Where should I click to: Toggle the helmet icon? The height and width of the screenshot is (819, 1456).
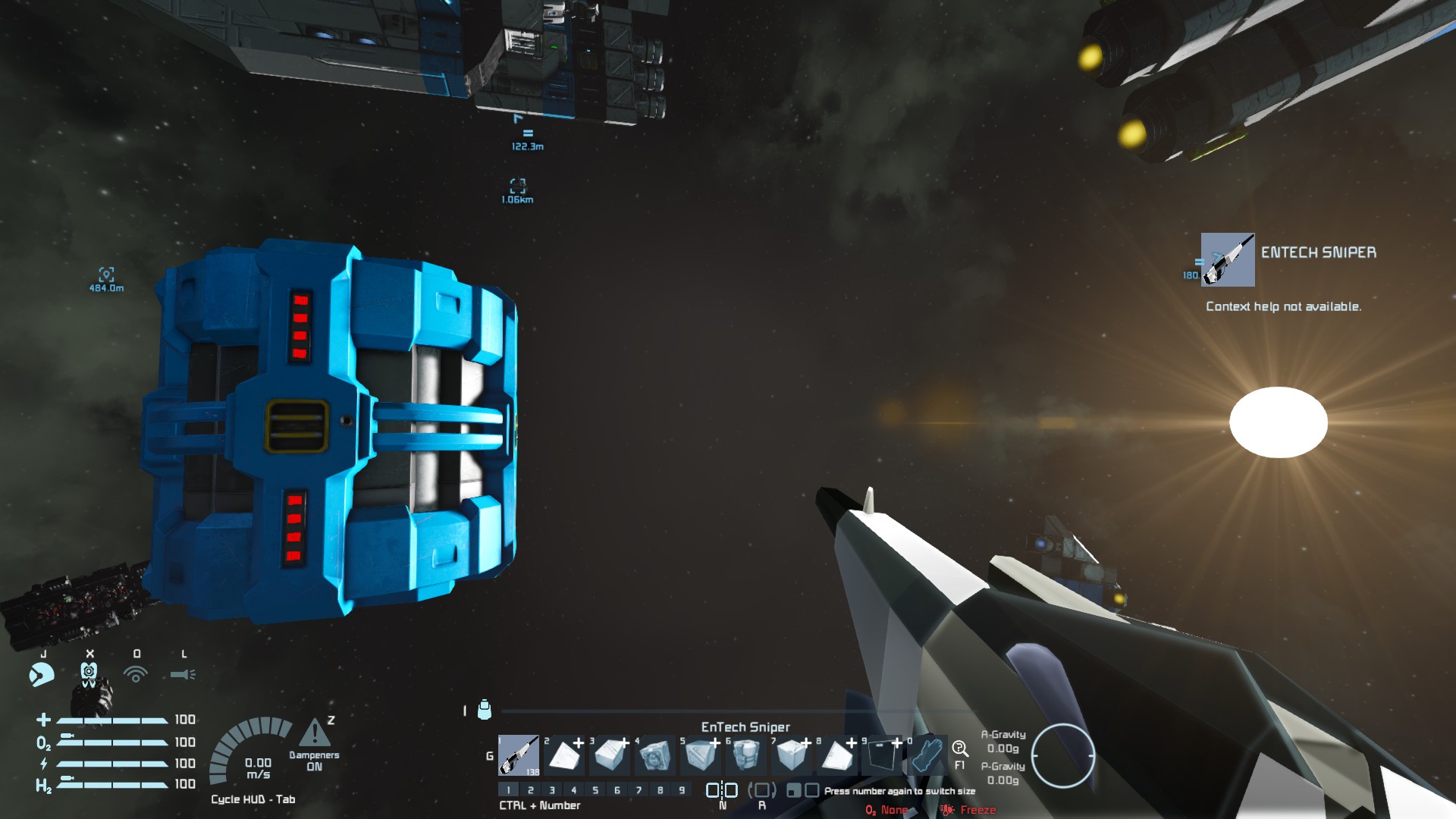click(x=89, y=673)
